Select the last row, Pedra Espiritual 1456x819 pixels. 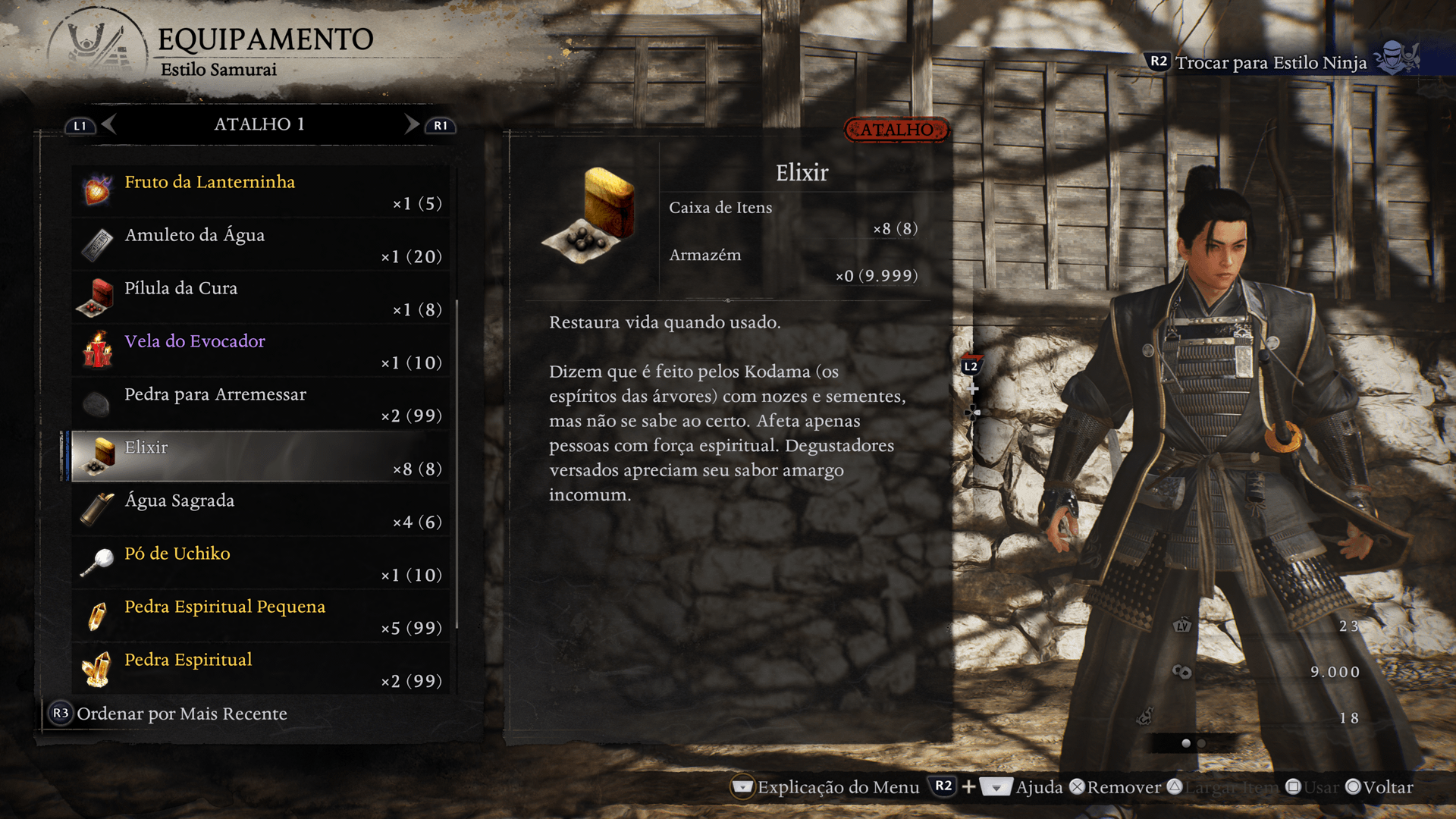260,670
